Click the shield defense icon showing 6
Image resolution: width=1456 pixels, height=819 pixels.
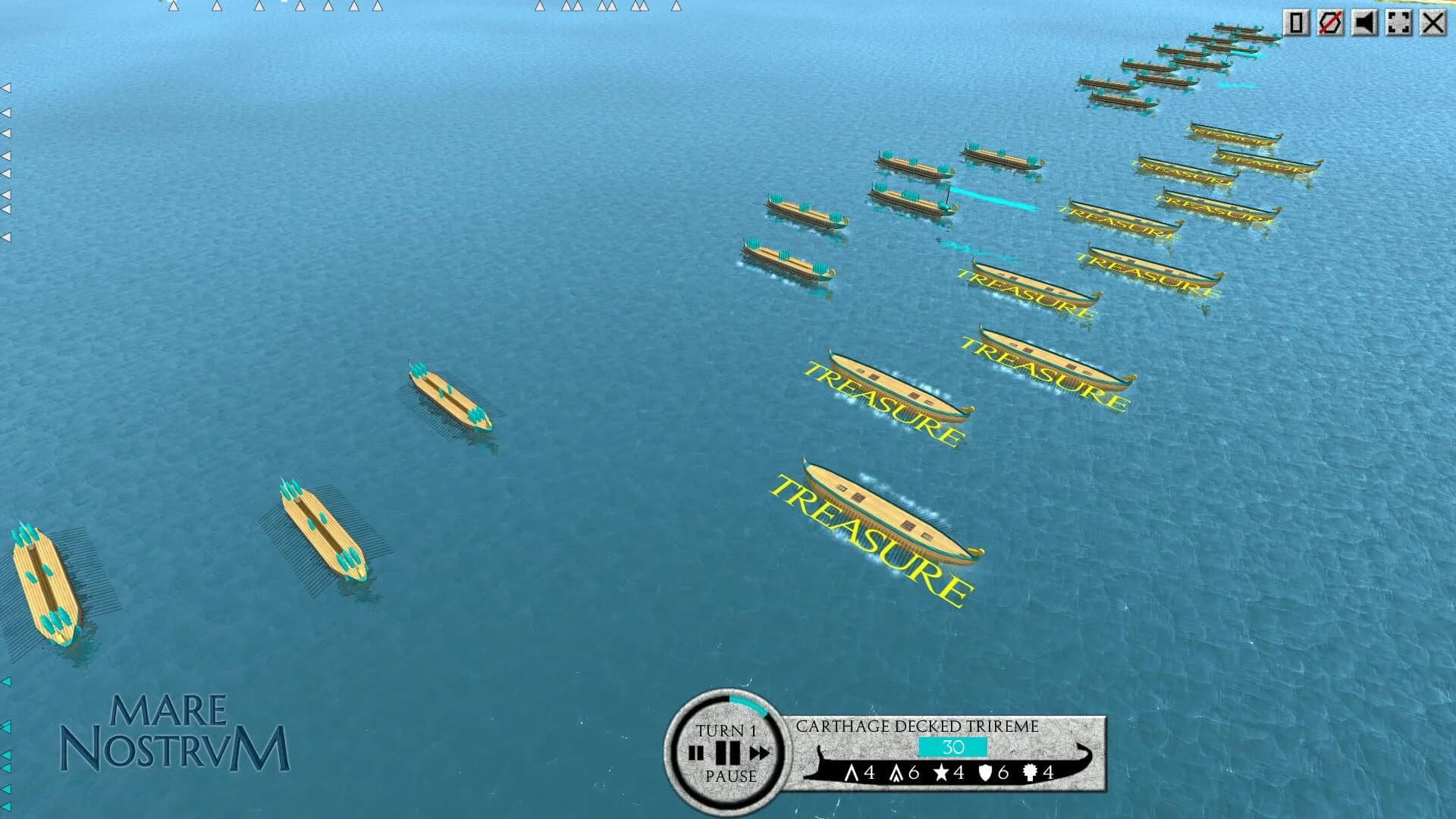986,773
